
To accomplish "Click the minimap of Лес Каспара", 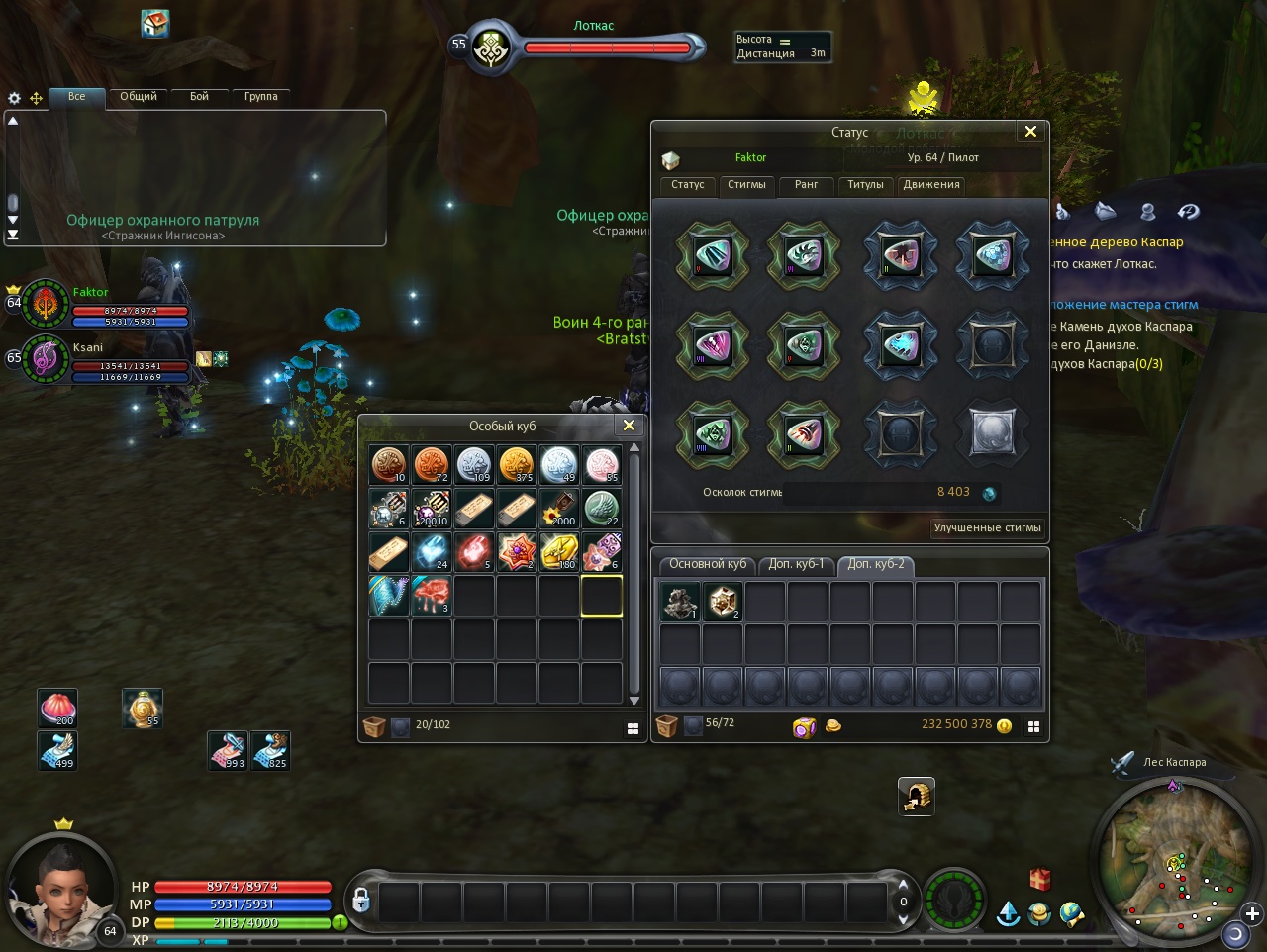I will pyautogui.click(x=1172, y=859).
